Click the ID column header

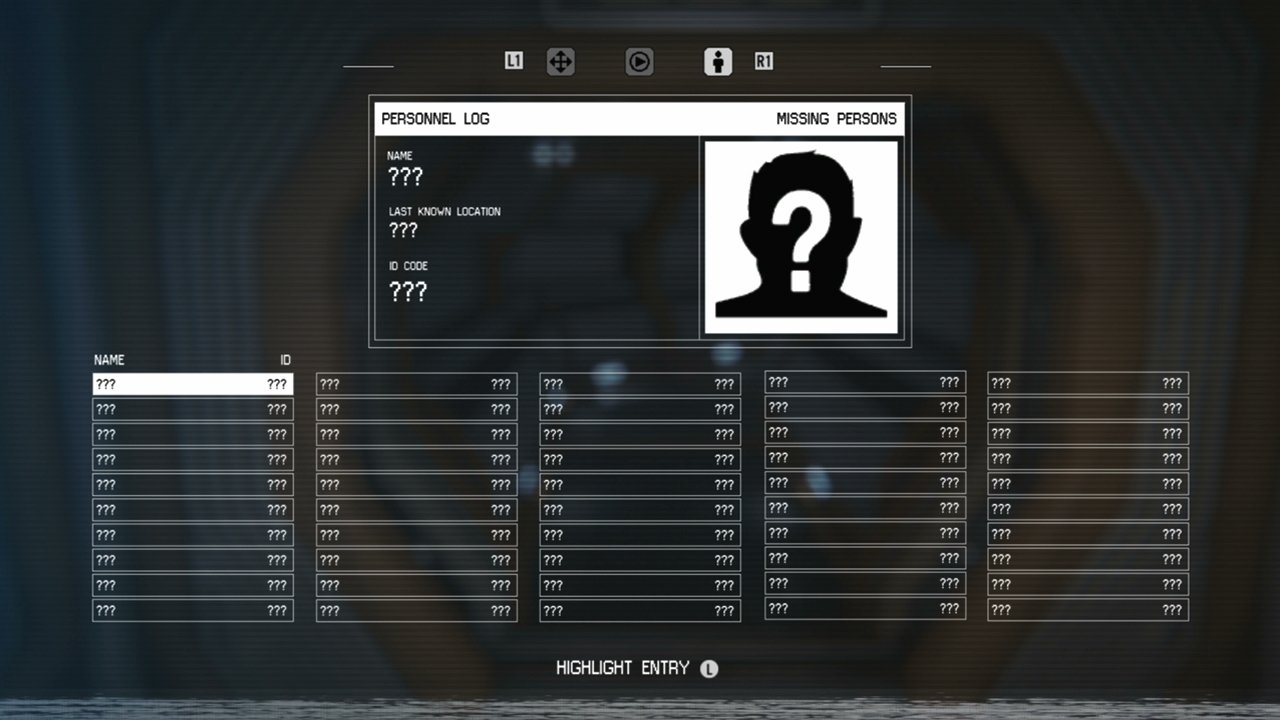pyautogui.click(x=284, y=360)
